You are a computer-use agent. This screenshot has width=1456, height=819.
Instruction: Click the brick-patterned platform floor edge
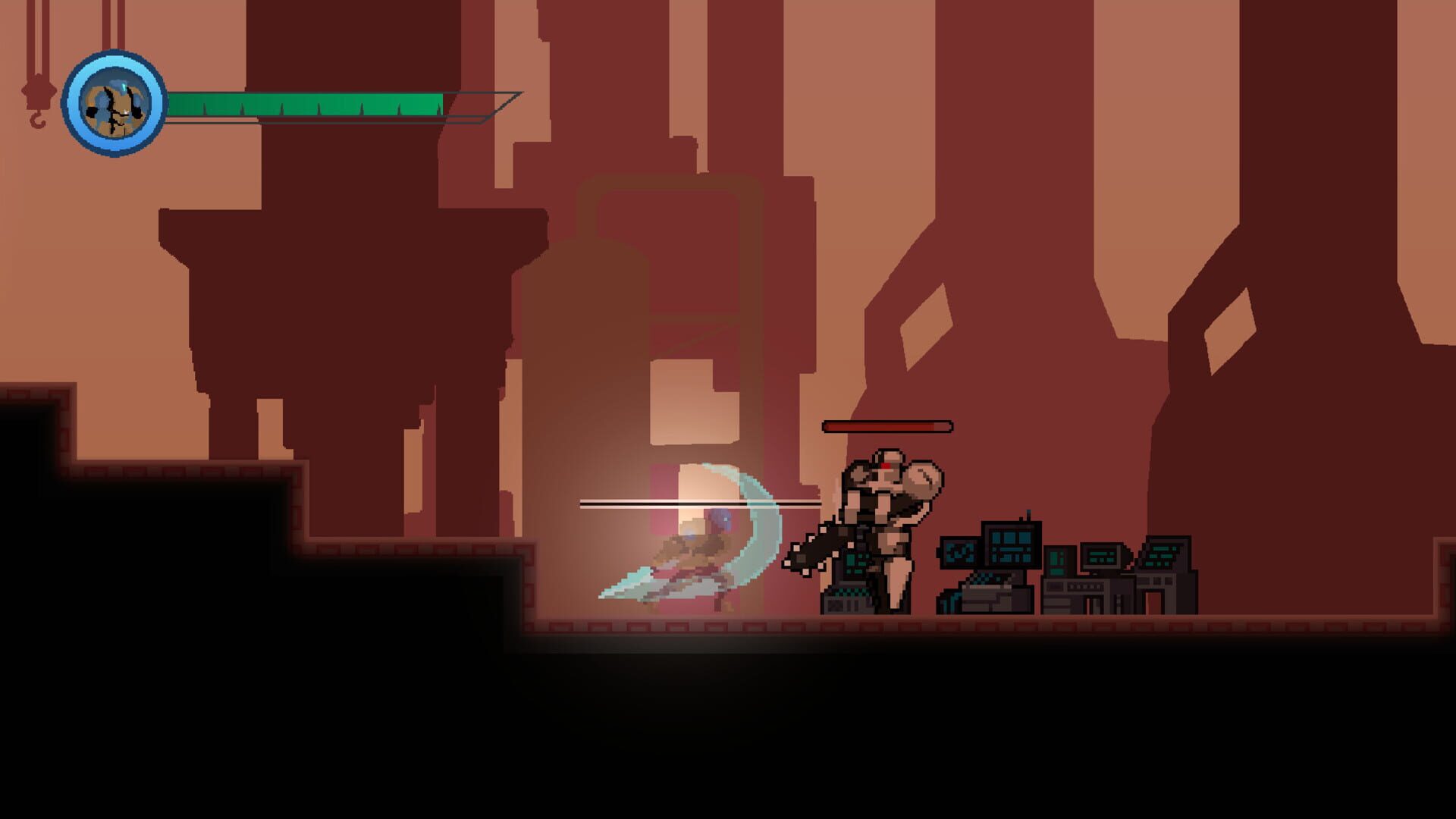coord(758,626)
